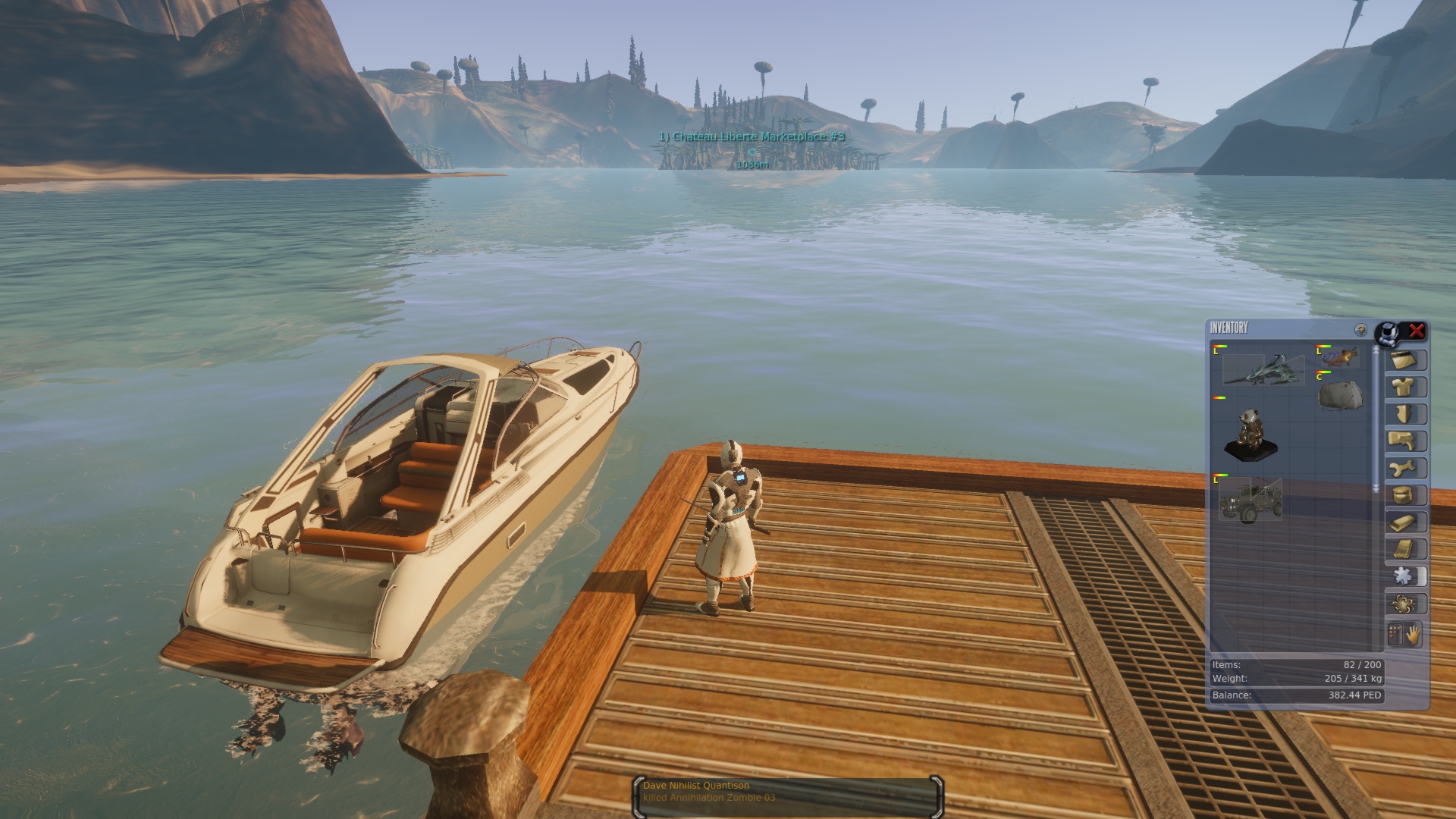Select the military jeep vehicle item
1456x819 pixels.
1250,500
